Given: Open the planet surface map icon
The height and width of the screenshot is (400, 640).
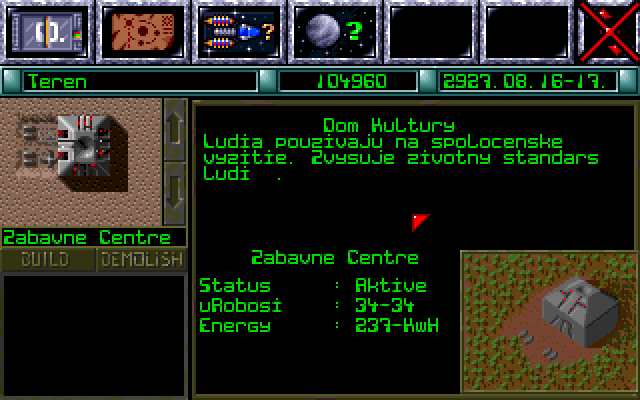Looking at the screenshot, I should click(x=142, y=31).
